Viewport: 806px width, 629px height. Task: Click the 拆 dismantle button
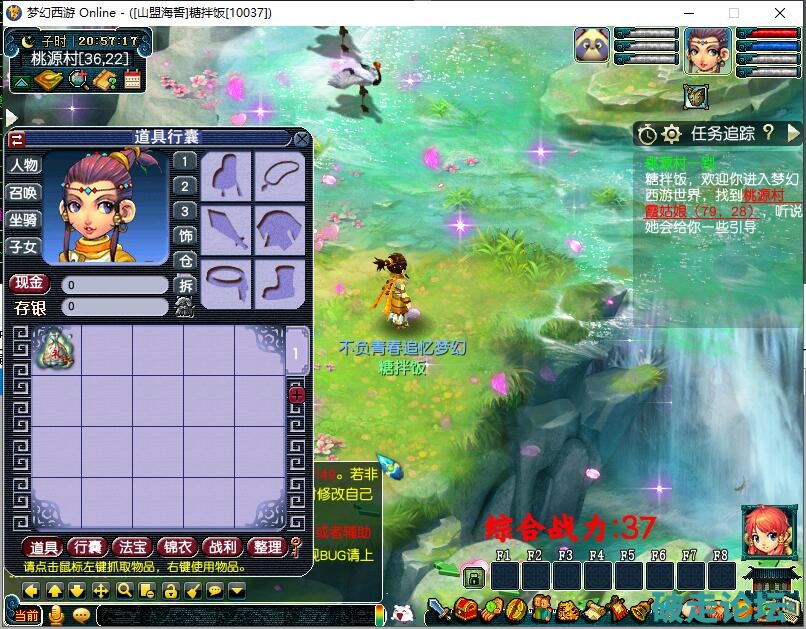click(x=185, y=285)
